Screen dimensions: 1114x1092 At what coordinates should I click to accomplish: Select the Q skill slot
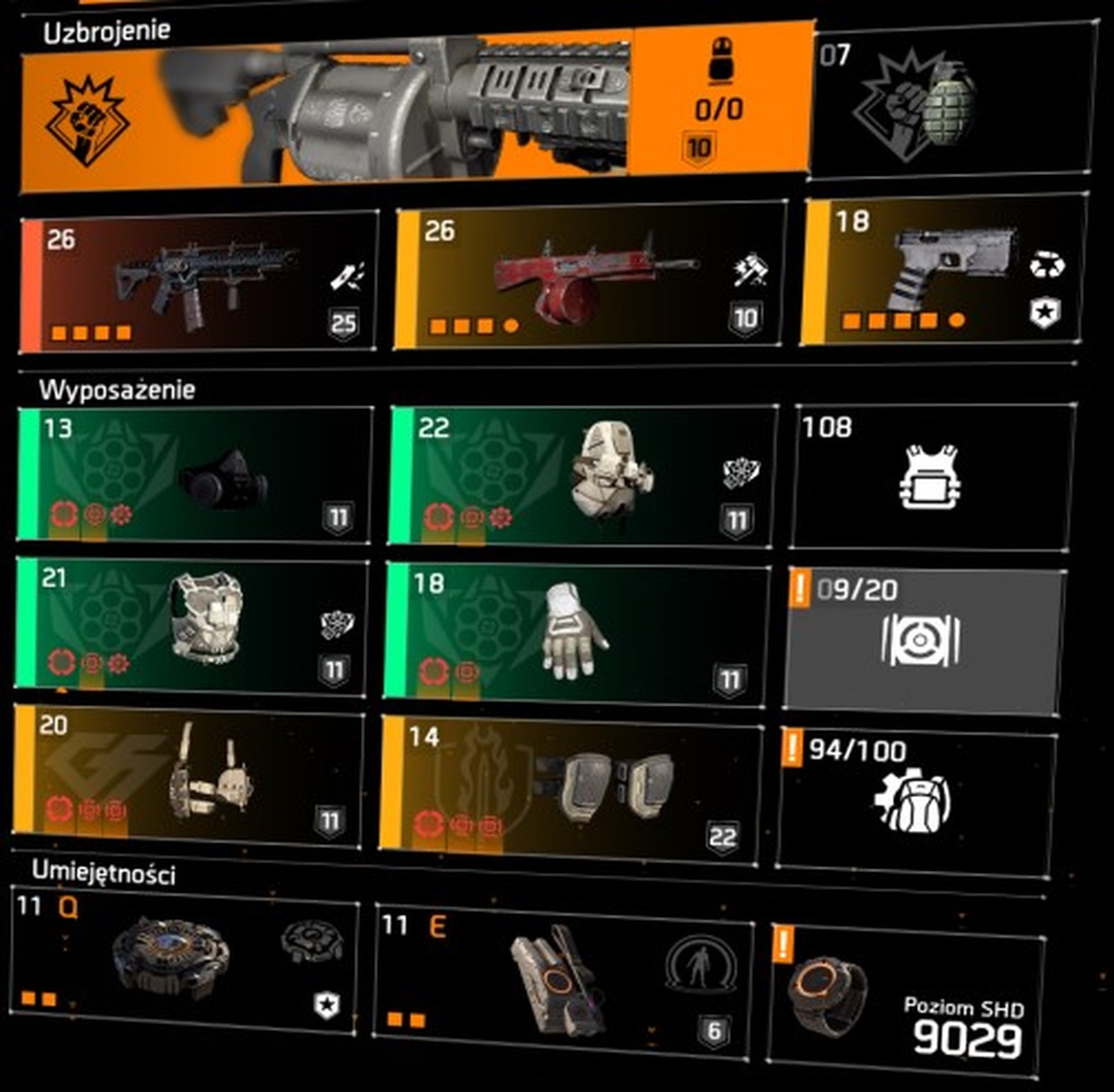pyautogui.click(x=185, y=960)
